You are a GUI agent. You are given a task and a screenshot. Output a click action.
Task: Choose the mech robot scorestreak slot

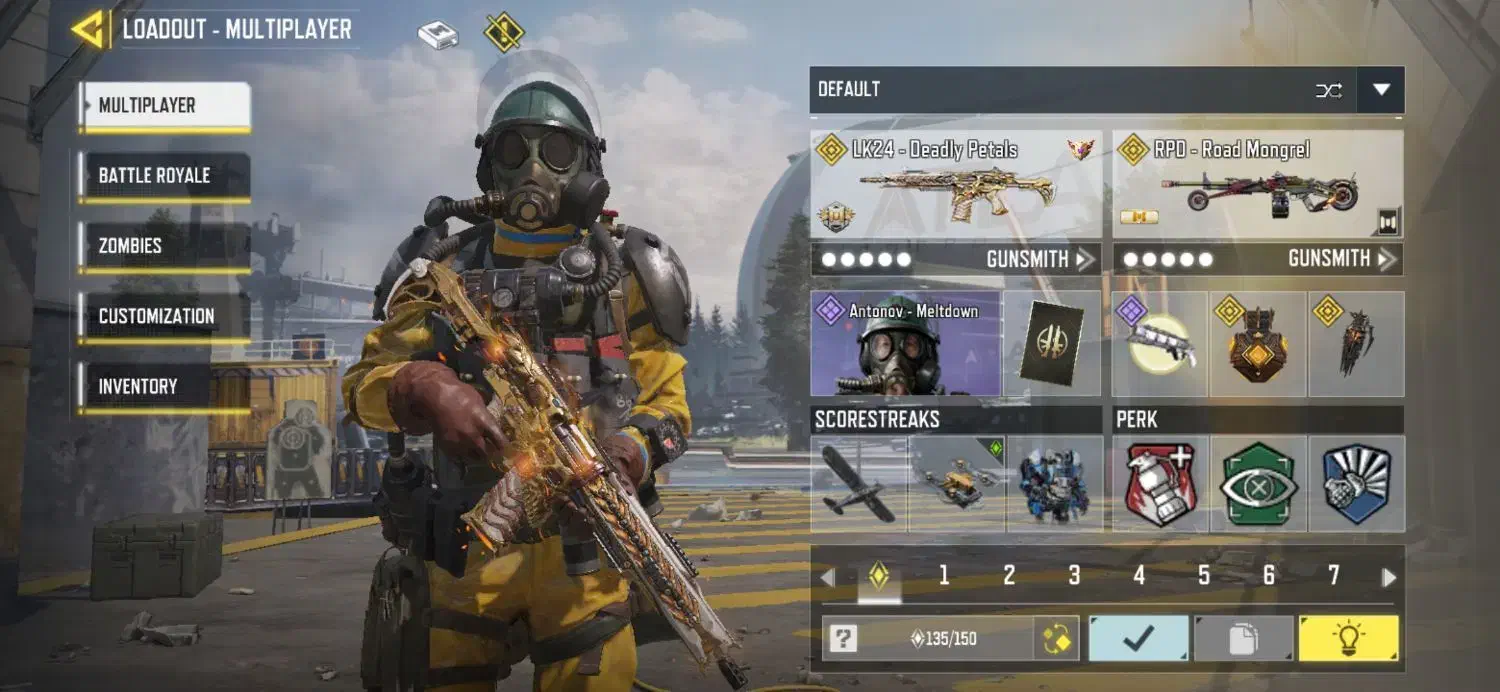(x=1055, y=484)
